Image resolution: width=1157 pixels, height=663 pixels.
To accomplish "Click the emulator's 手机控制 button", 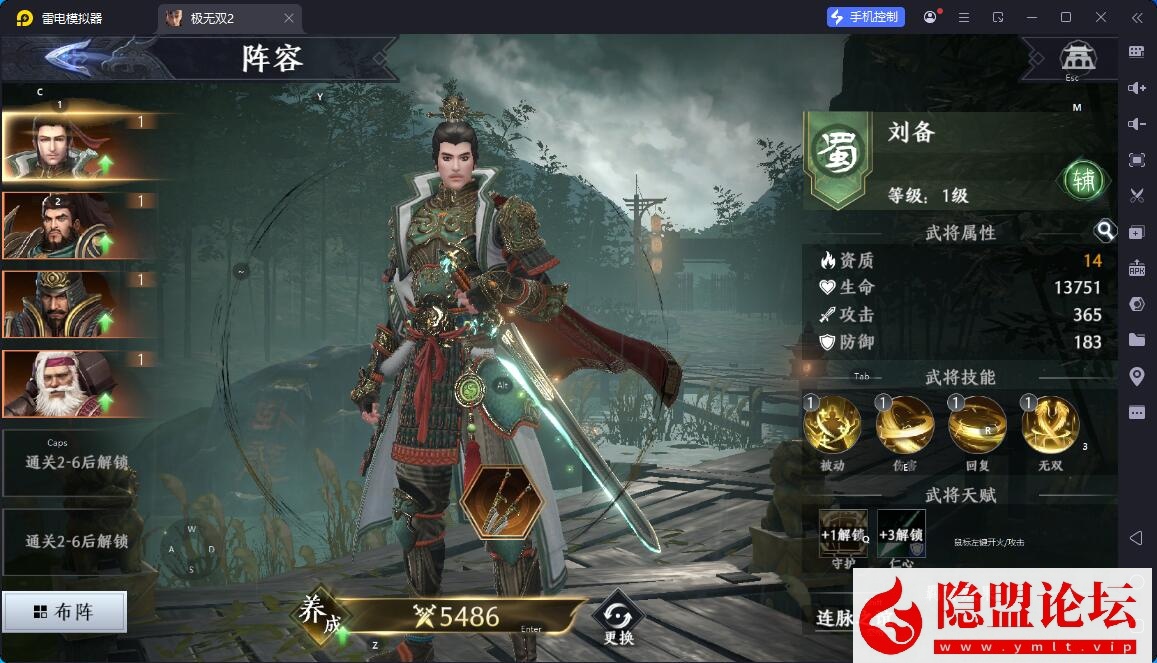I will pos(865,17).
